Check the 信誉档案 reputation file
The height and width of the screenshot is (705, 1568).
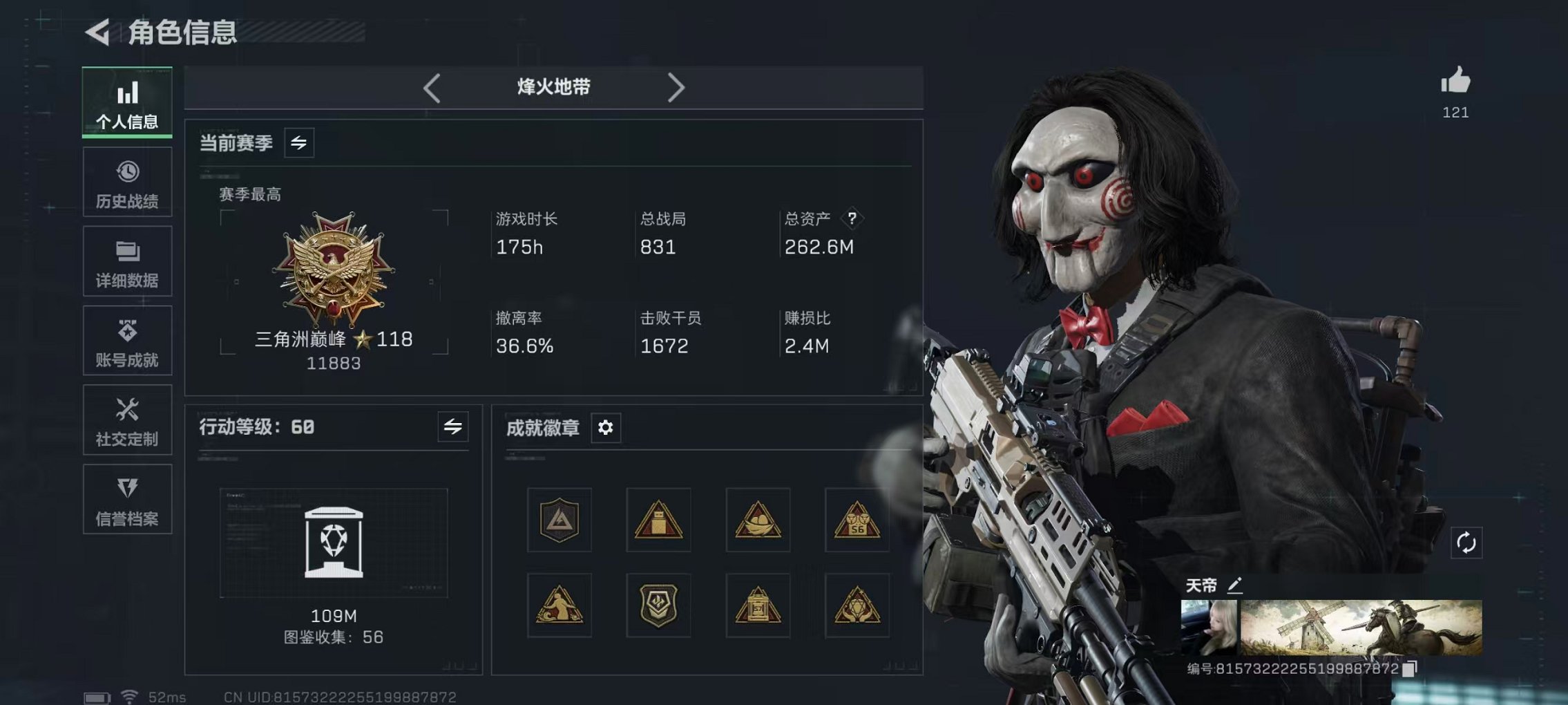pyautogui.click(x=127, y=499)
